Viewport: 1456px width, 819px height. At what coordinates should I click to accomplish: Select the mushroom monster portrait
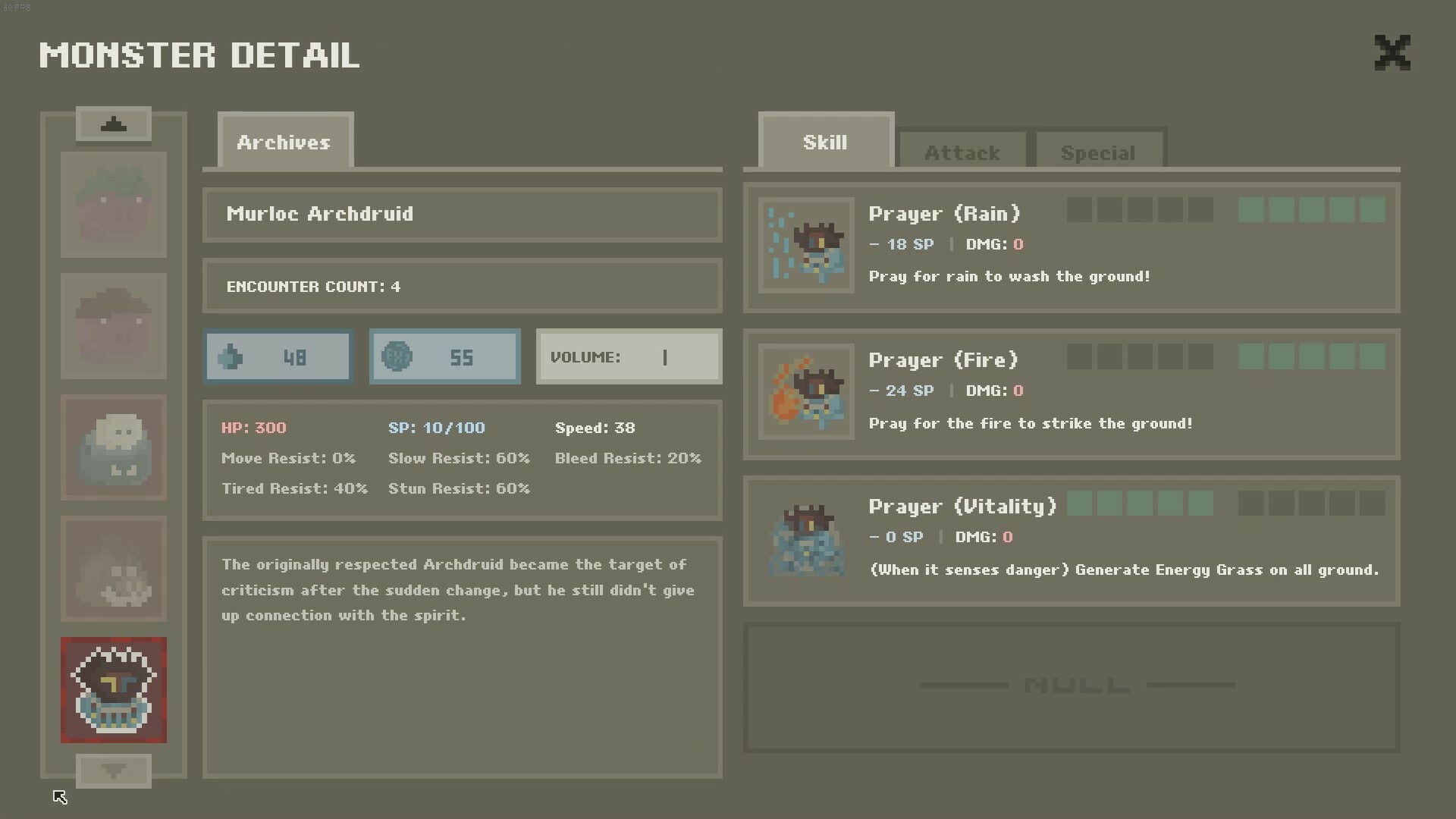coord(114,326)
